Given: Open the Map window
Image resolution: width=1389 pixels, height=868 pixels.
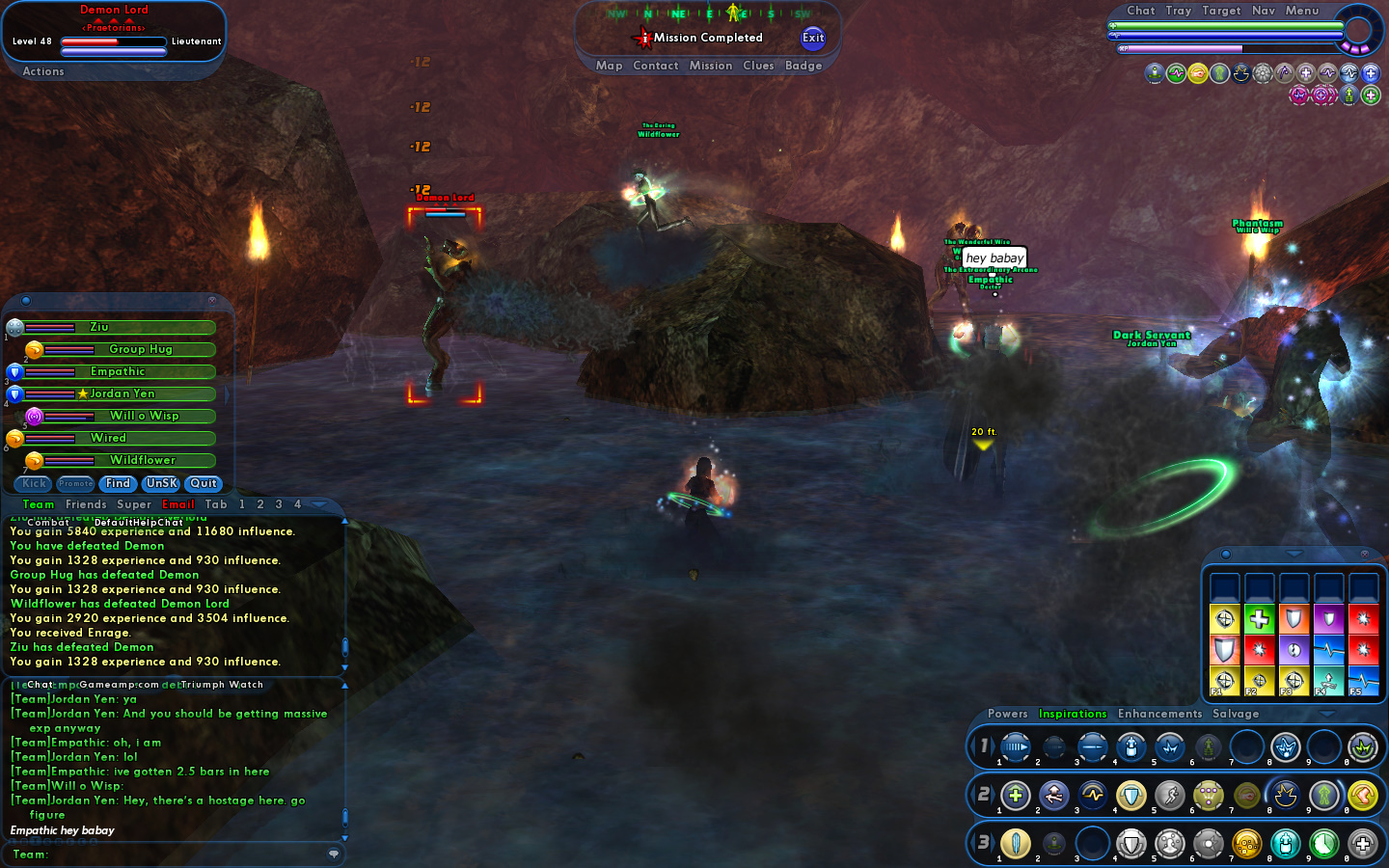Looking at the screenshot, I should click(x=609, y=66).
